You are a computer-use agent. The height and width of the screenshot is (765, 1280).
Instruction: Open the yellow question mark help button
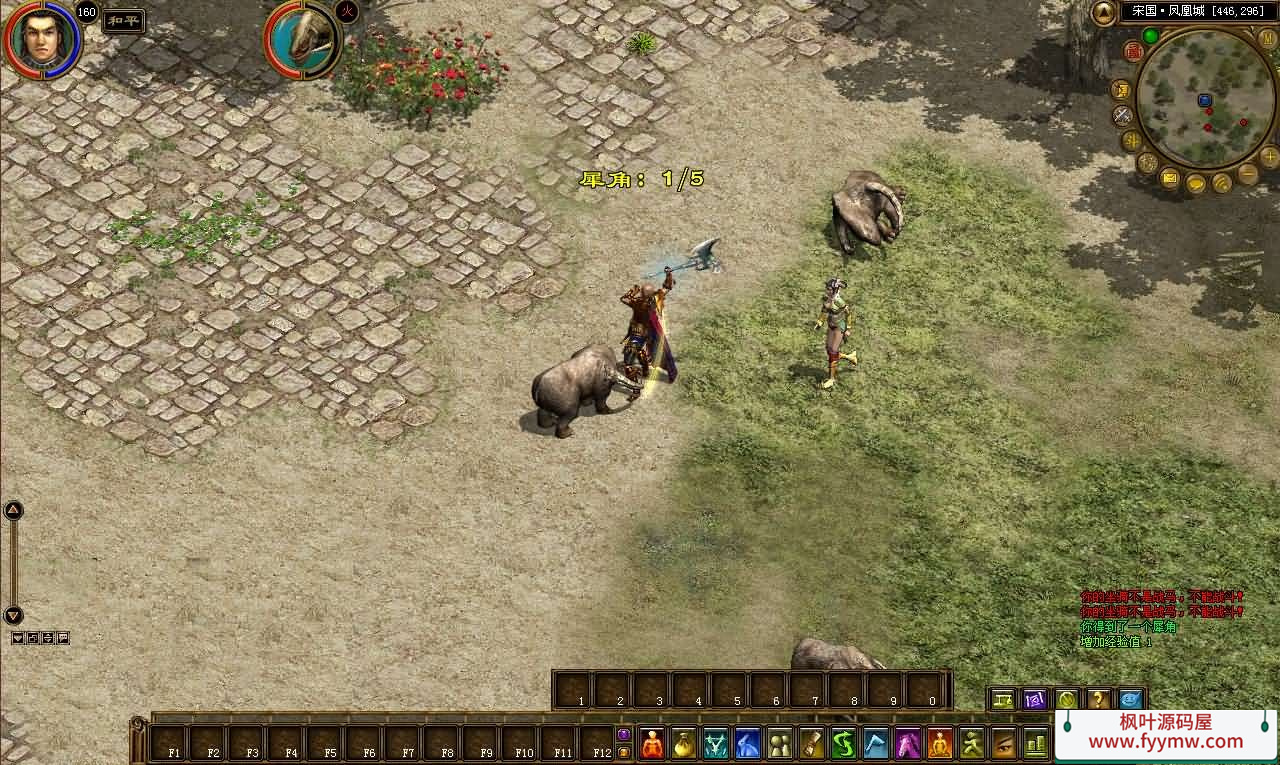(x=1098, y=700)
